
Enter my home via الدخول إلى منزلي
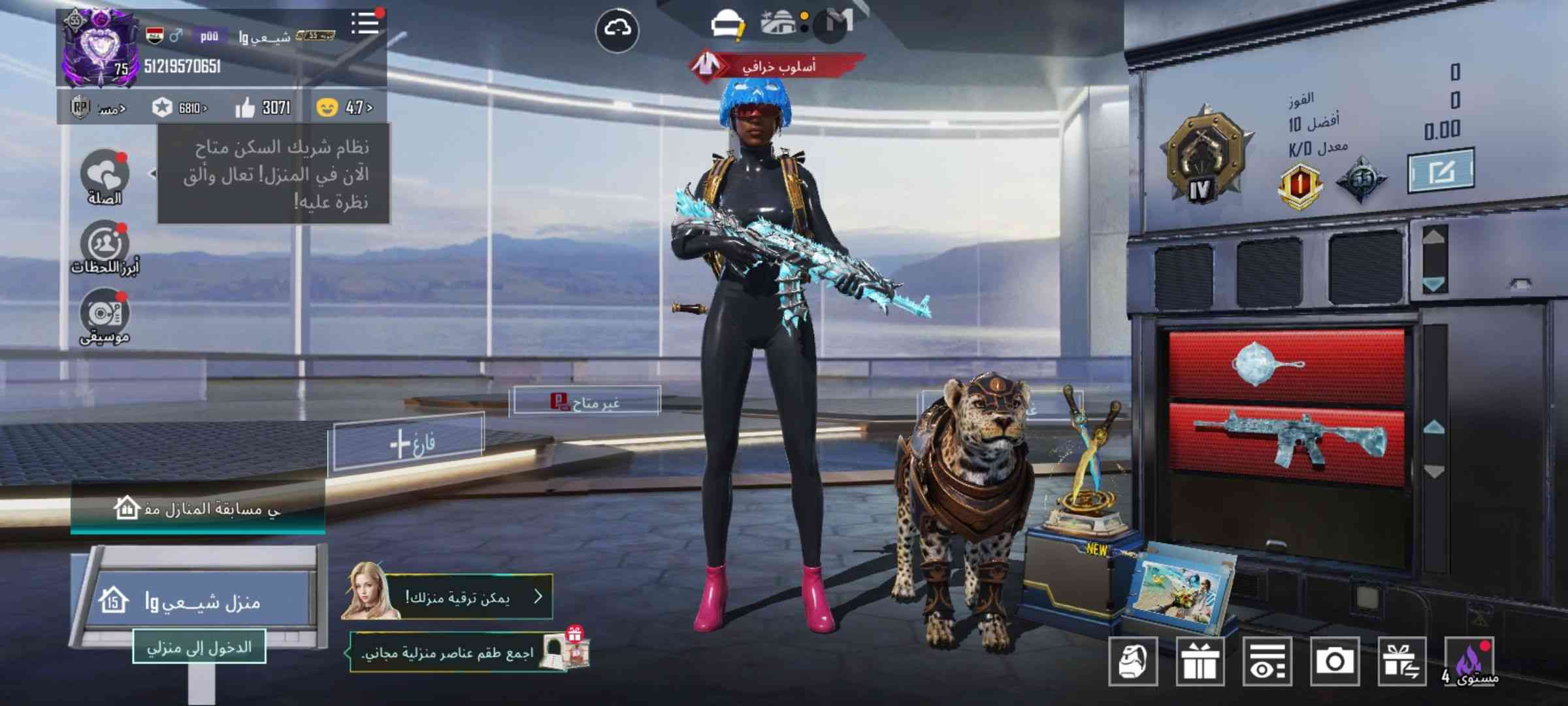click(199, 647)
